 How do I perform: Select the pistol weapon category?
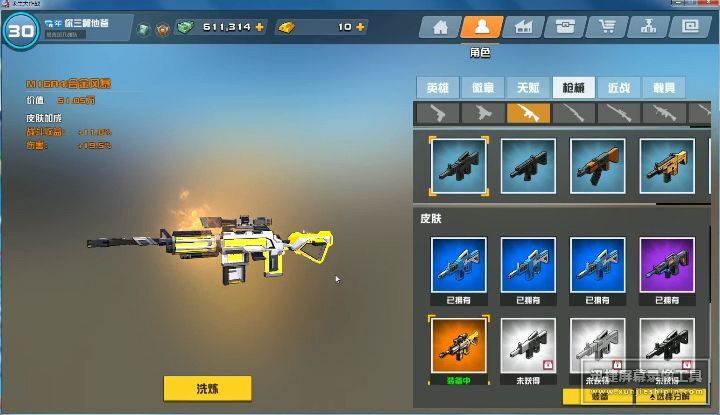(437, 113)
